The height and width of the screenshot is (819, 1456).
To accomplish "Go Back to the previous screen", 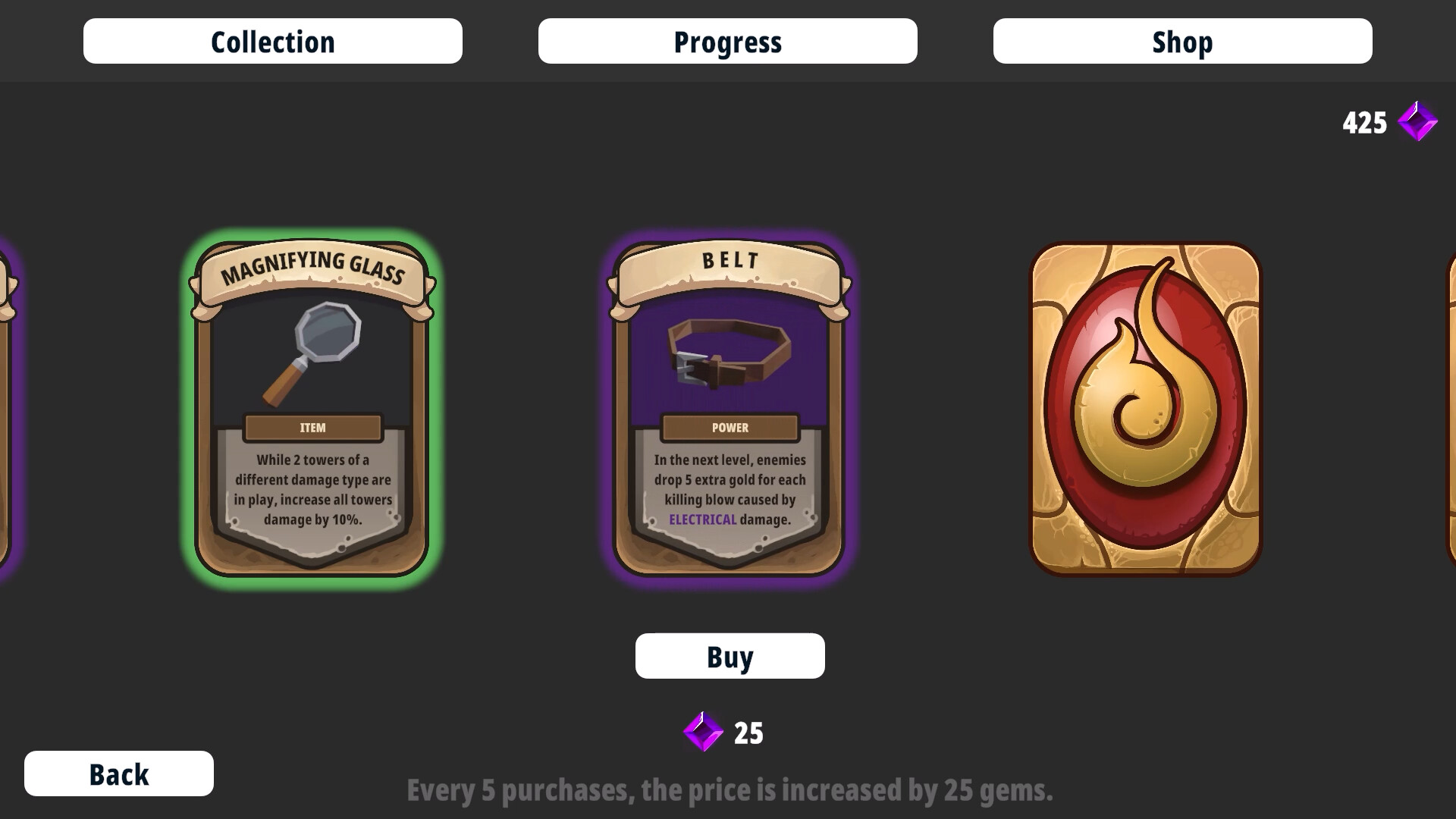I will [118, 773].
